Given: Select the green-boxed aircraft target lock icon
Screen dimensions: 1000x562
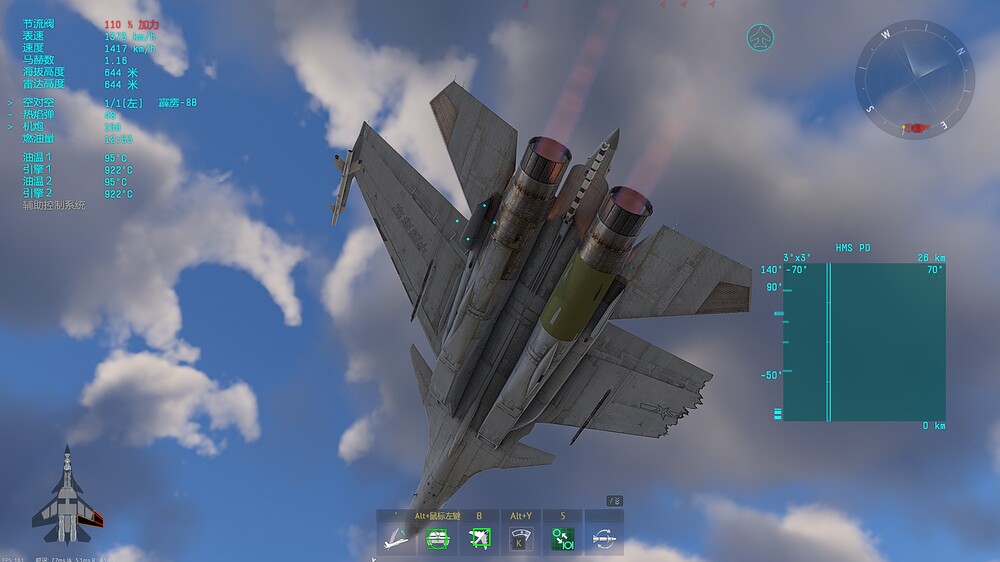Looking at the screenshot, I should [479, 539].
